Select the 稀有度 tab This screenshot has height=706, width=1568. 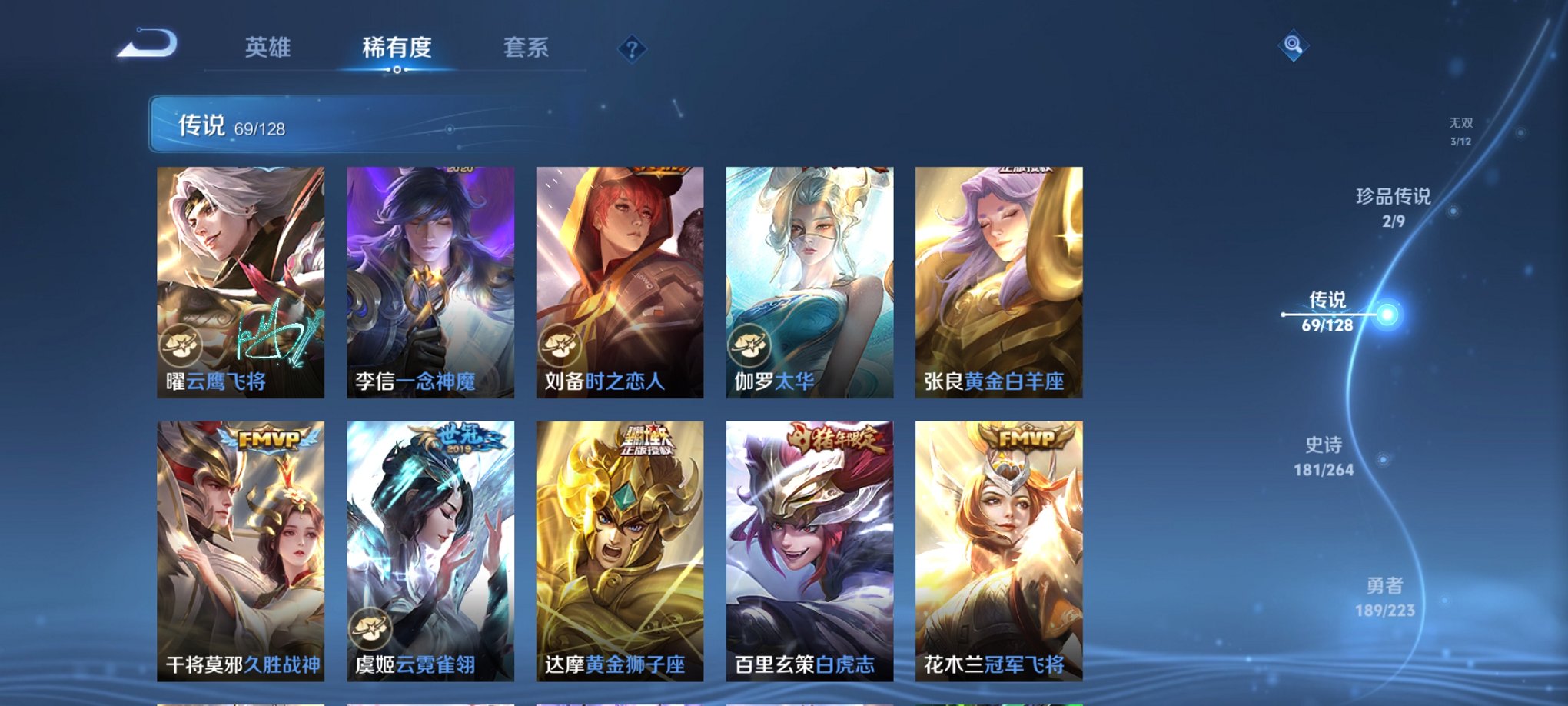(396, 48)
